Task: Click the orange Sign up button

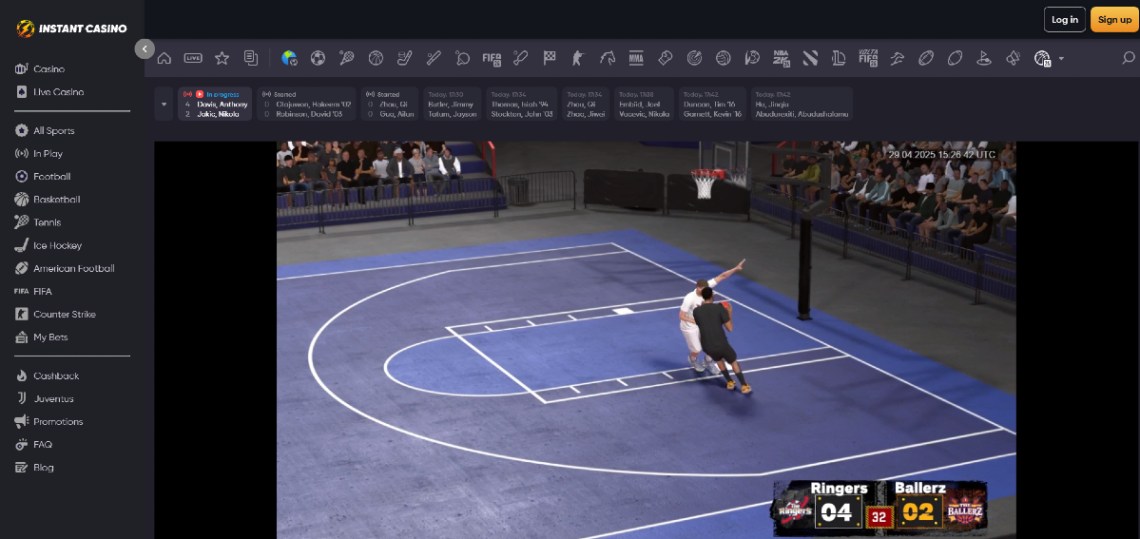Action: tap(1114, 20)
